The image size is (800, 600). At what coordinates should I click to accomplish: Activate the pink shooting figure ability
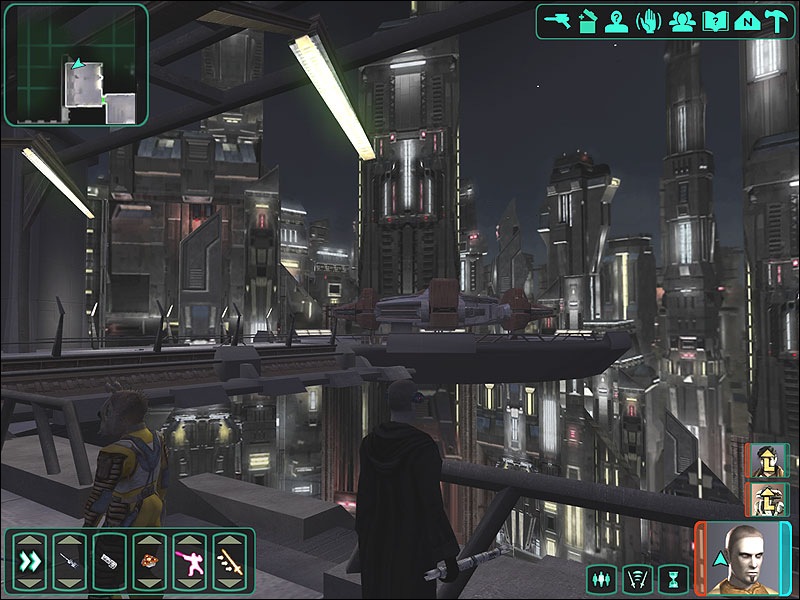[189, 561]
